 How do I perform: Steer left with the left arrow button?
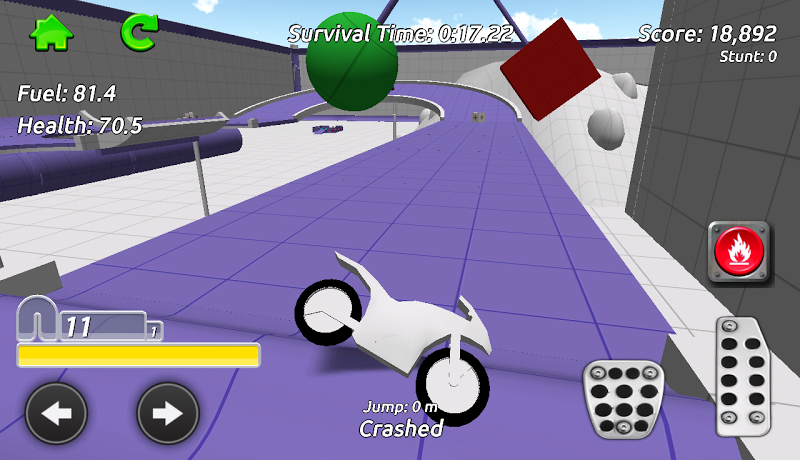[57, 413]
